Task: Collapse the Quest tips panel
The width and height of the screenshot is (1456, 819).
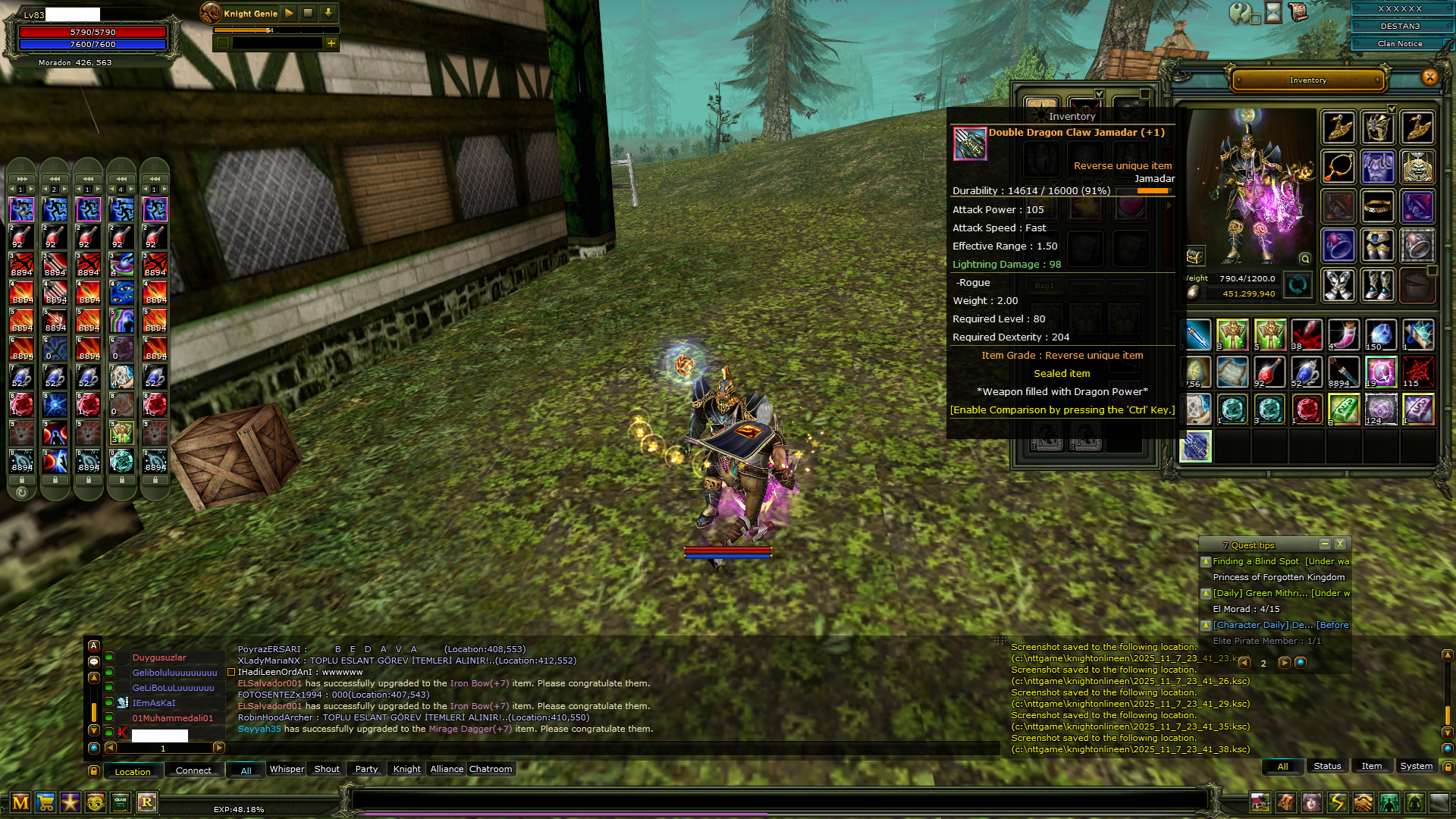Action: pyautogui.click(x=1325, y=544)
